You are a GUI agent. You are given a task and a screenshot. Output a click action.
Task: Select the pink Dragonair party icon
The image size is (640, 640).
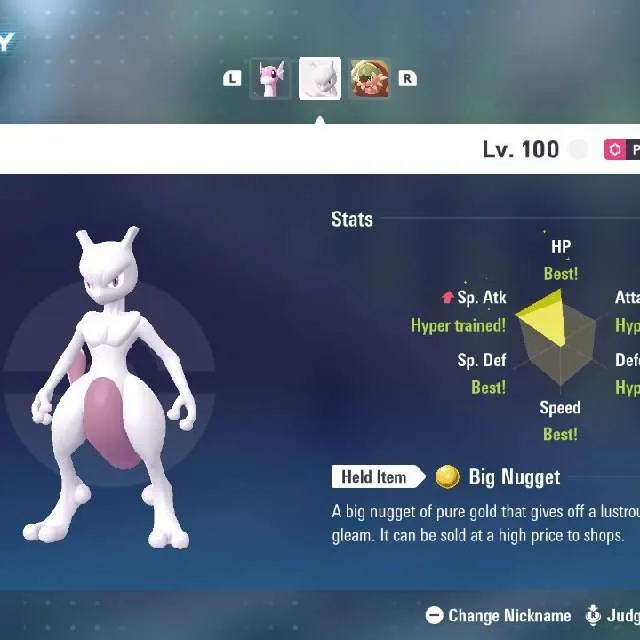pyautogui.click(x=270, y=79)
